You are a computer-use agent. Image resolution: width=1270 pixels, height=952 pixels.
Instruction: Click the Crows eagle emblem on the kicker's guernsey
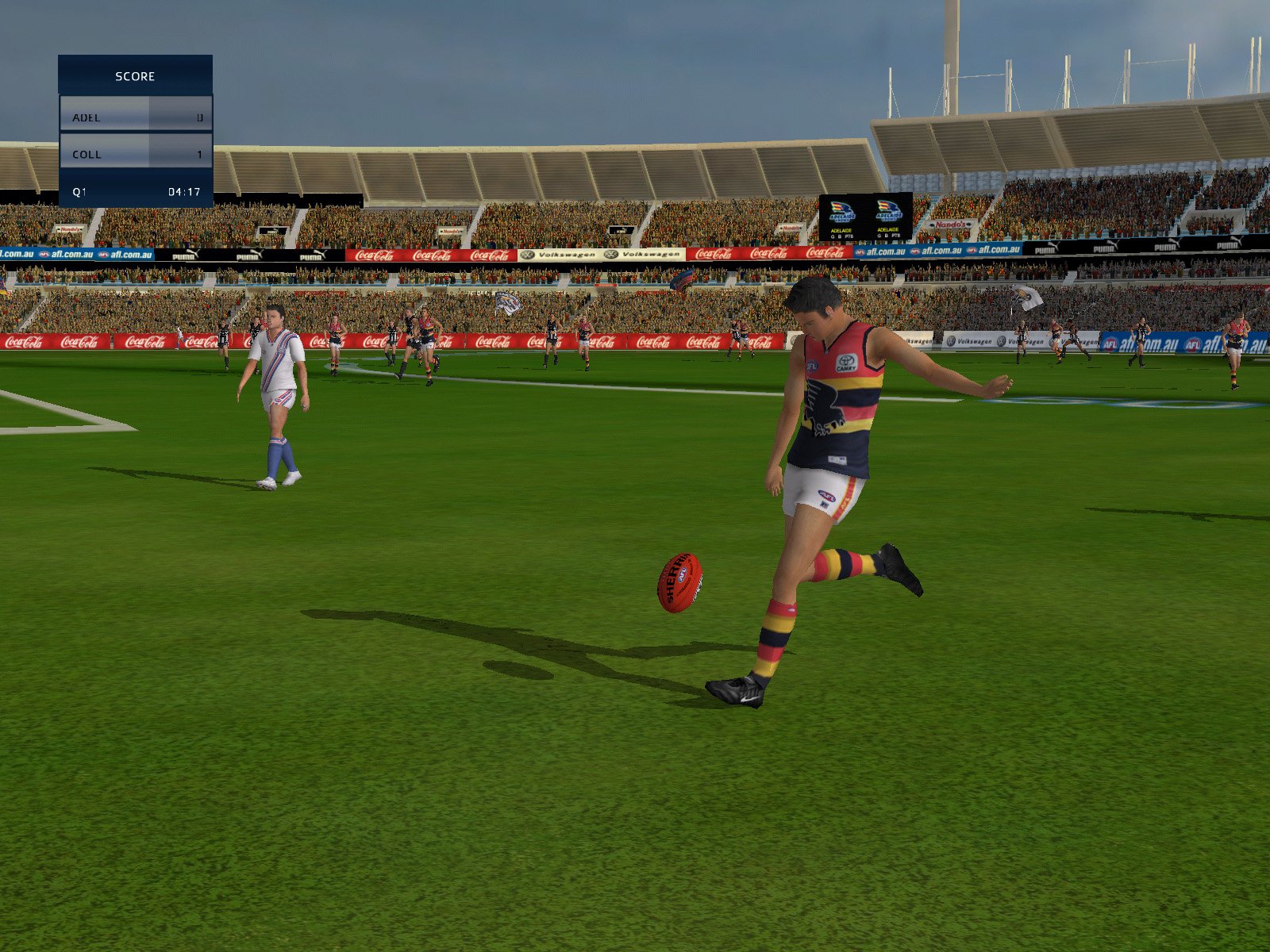823,405
